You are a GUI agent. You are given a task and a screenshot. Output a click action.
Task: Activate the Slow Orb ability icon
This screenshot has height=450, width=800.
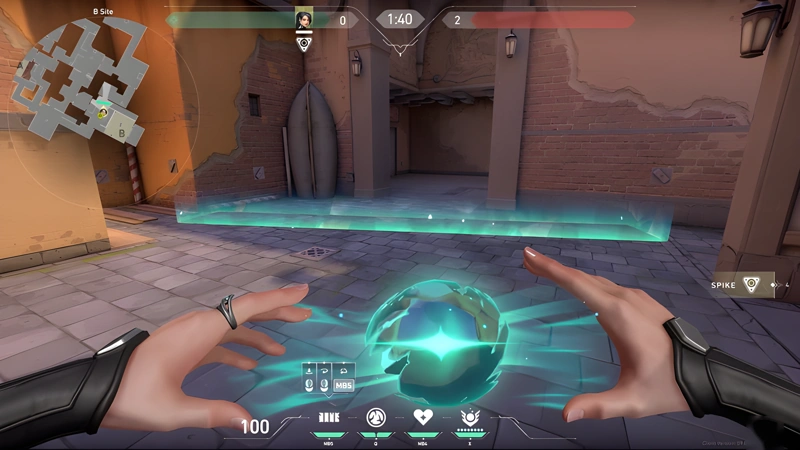pos(375,417)
